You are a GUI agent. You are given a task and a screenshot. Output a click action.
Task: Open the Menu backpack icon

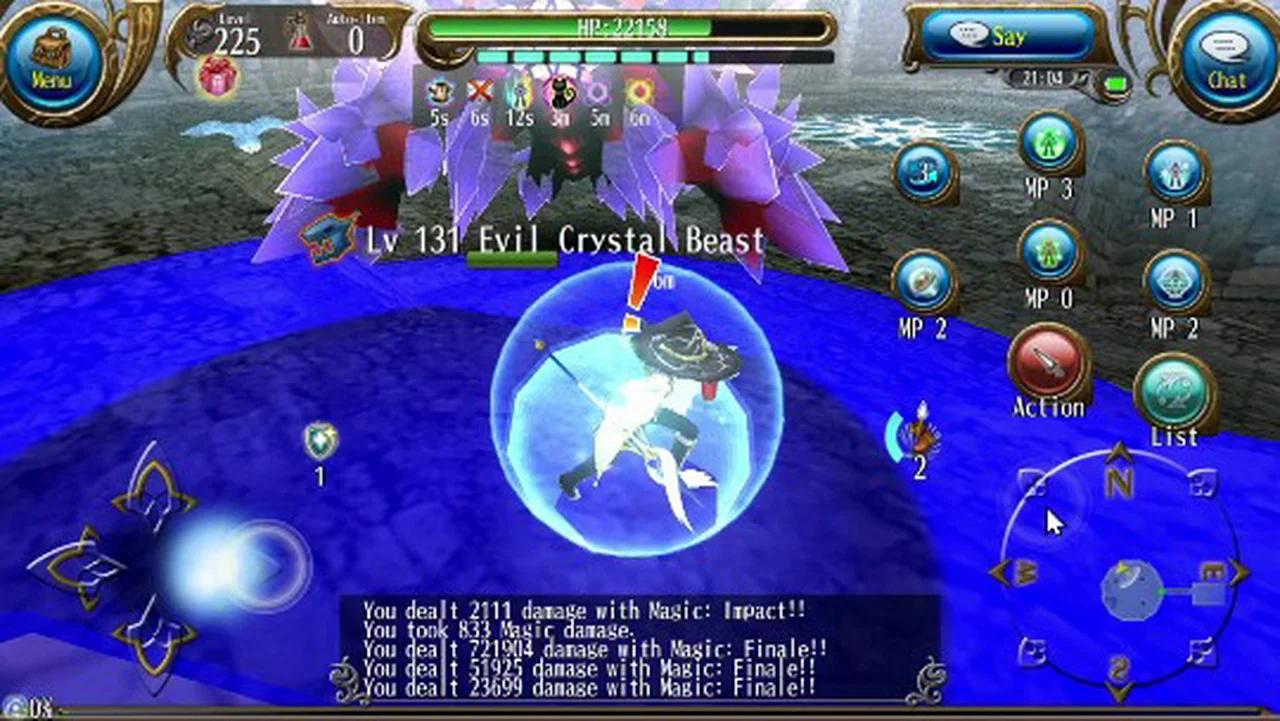point(52,48)
